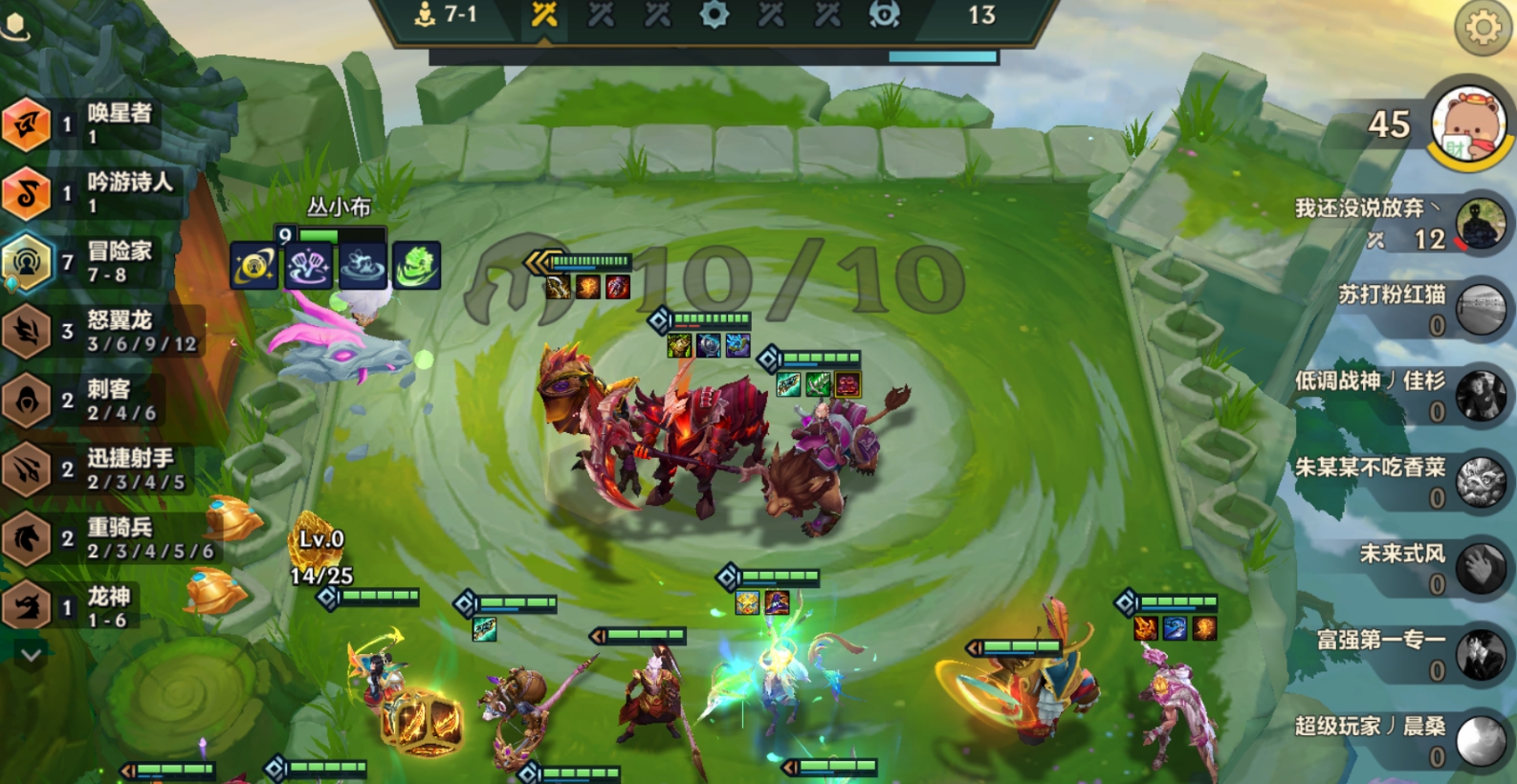This screenshot has width=1517, height=784.
Task: Show the 刺客 trait details
Action: pyautogui.click(x=81, y=400)
